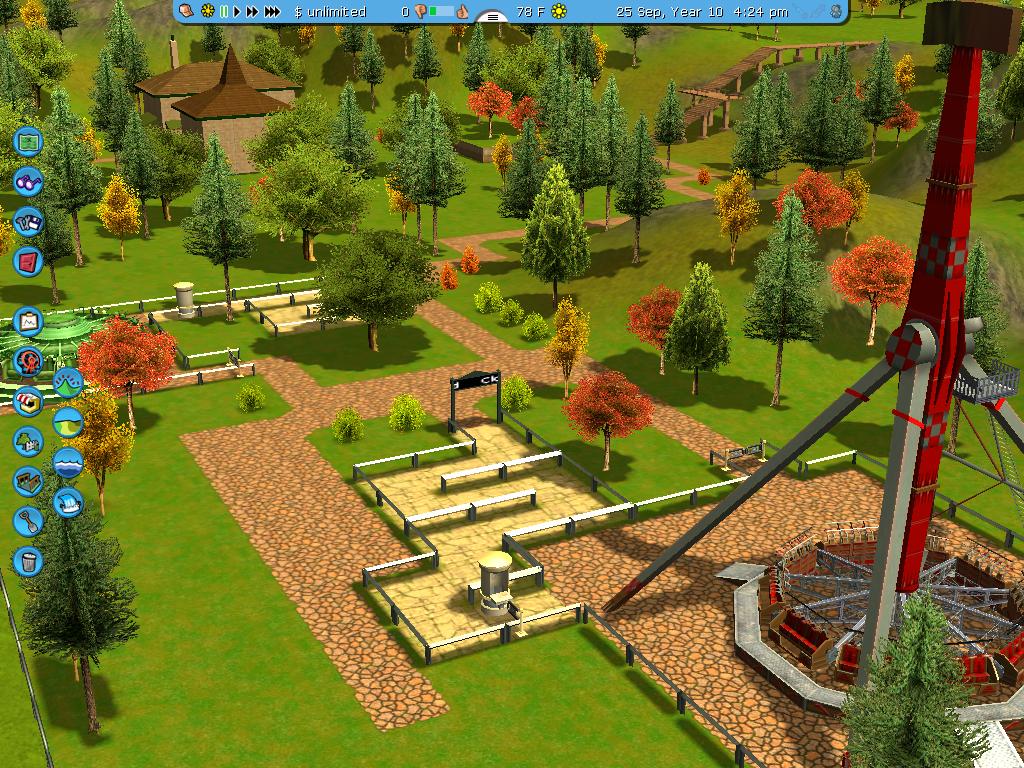This screenshot has width=1024, height=768.
Task: Activate the trash can delete tool
Action: tap(28, 561)
